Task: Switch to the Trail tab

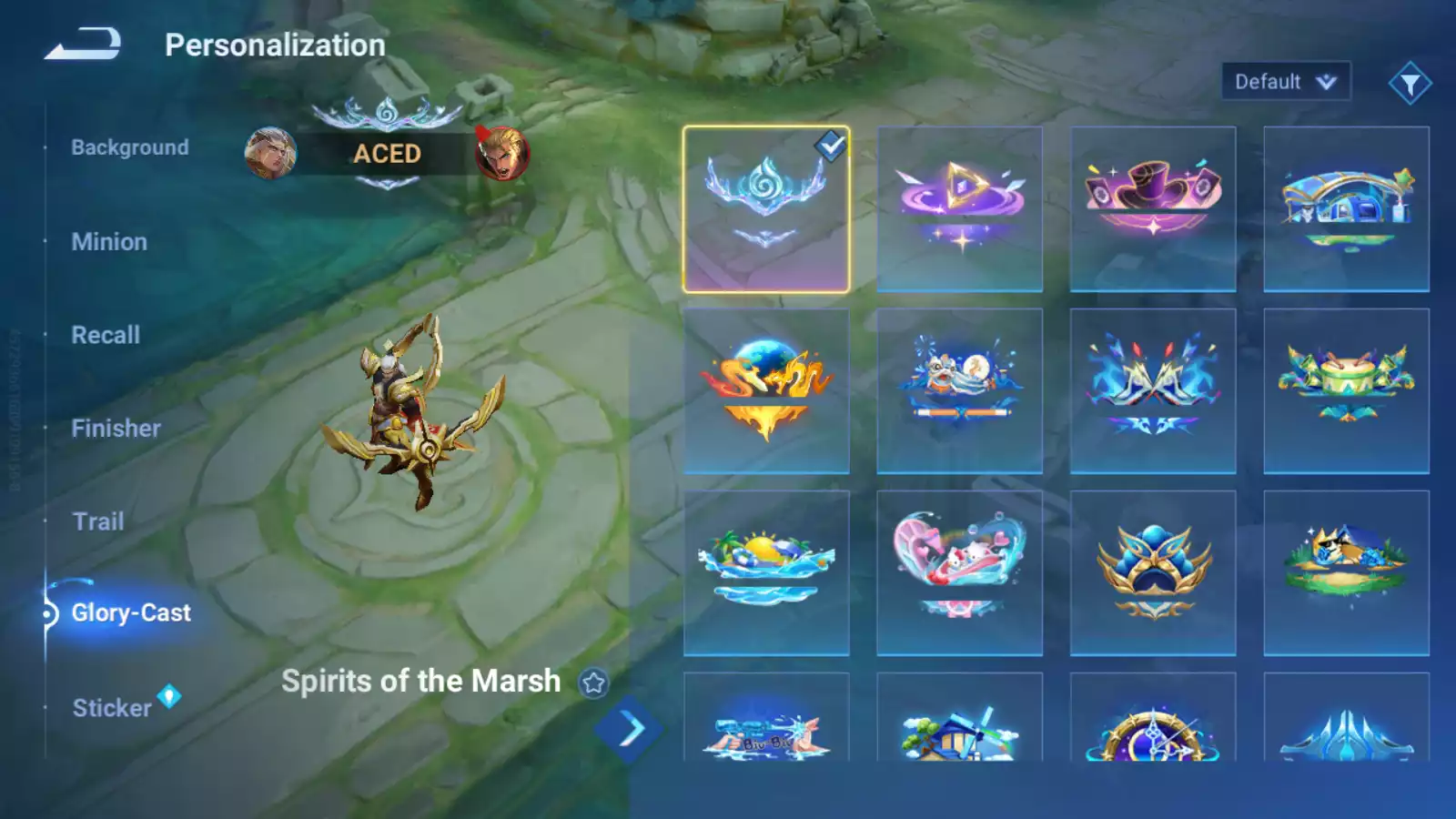Action: [x=98, y=521]
